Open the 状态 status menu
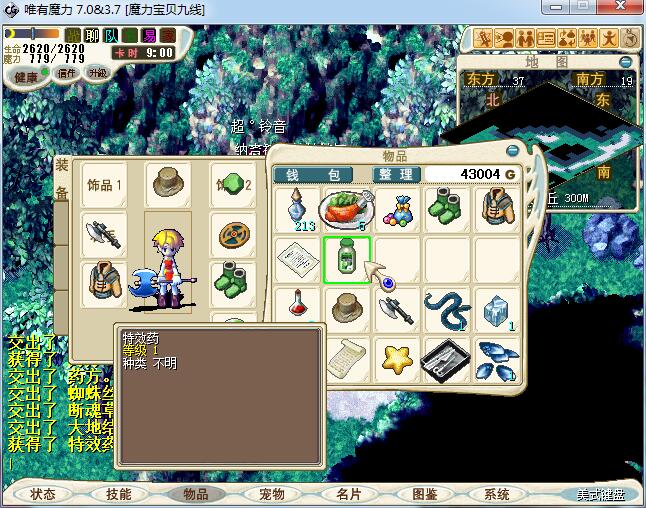 click(42, 494)
